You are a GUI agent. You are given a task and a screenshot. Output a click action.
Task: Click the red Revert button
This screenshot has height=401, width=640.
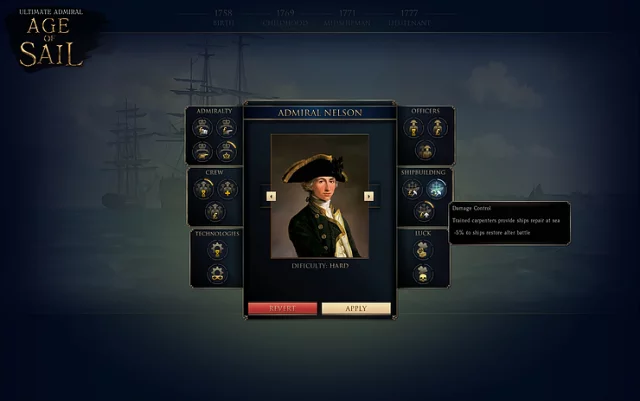pyautogui.click(x=282, y=309)
